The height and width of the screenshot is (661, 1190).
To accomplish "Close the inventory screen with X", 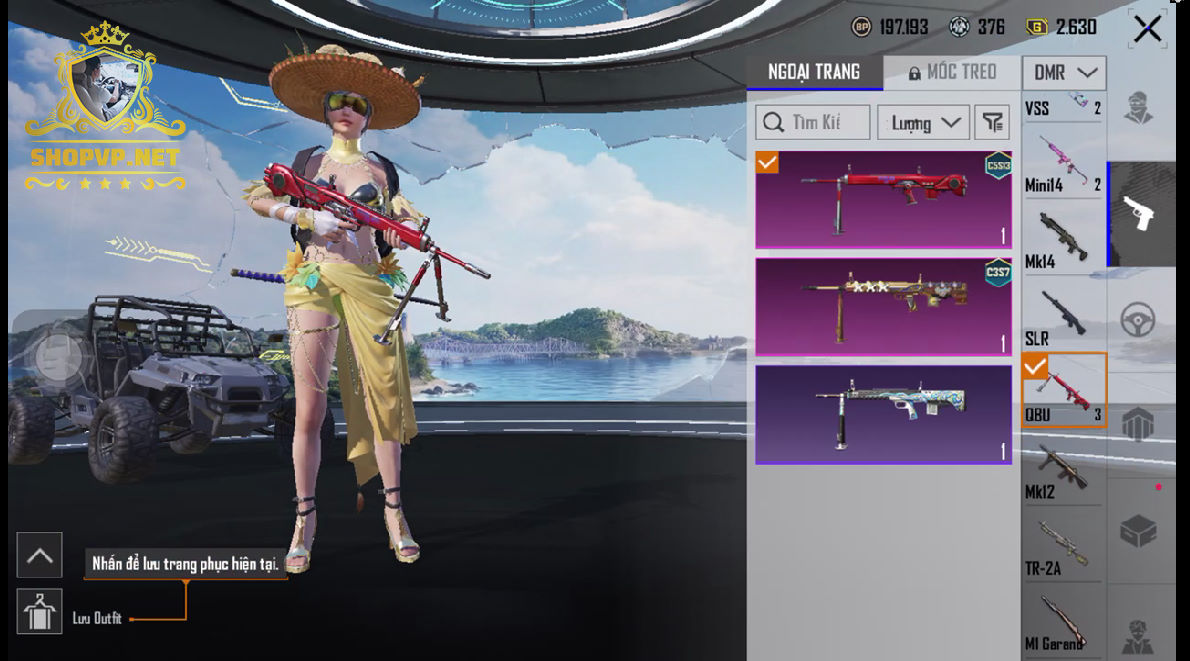I will (x=1147, y=28).
